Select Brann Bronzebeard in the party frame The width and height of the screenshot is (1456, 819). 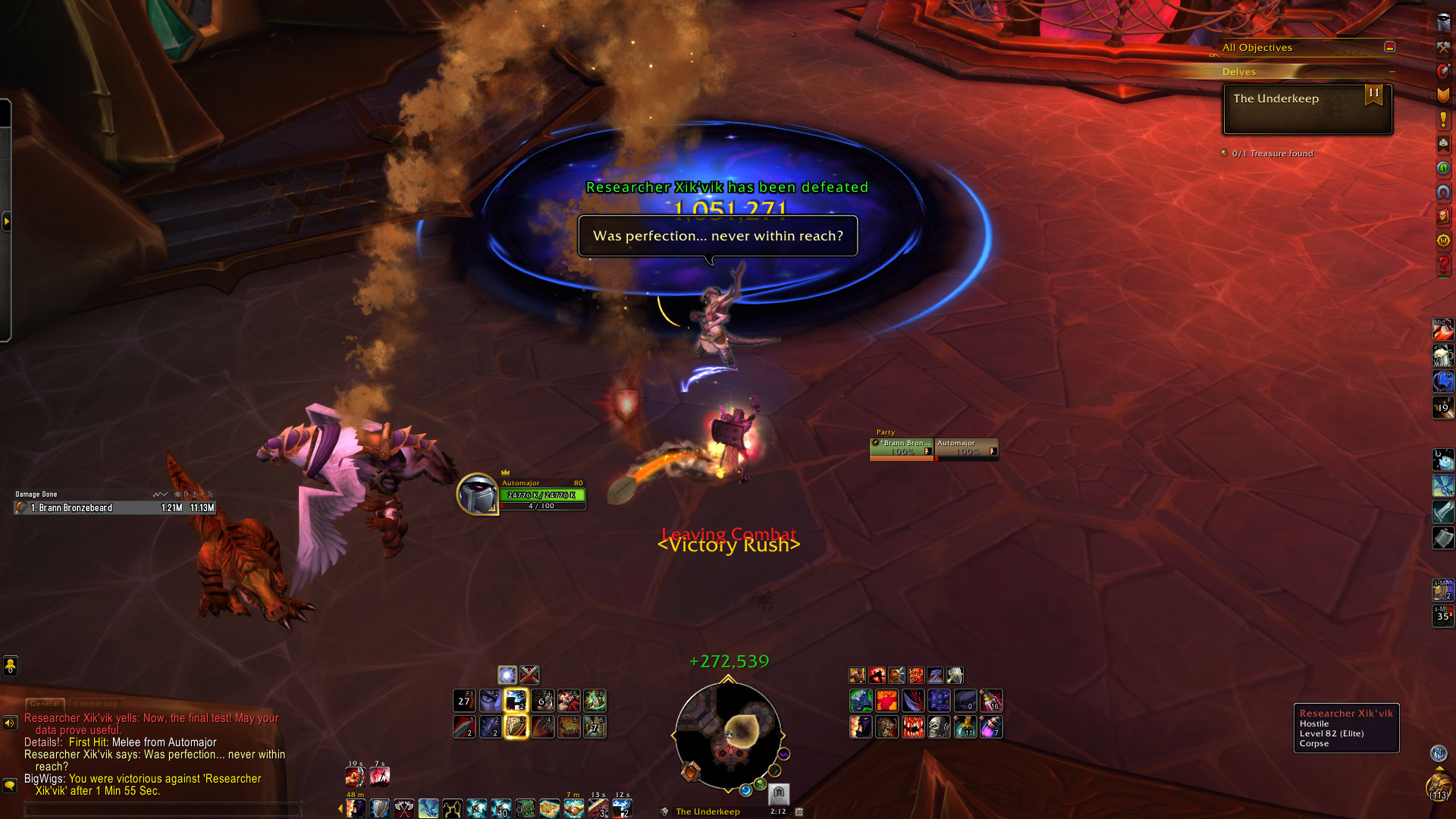pos(901,448)
